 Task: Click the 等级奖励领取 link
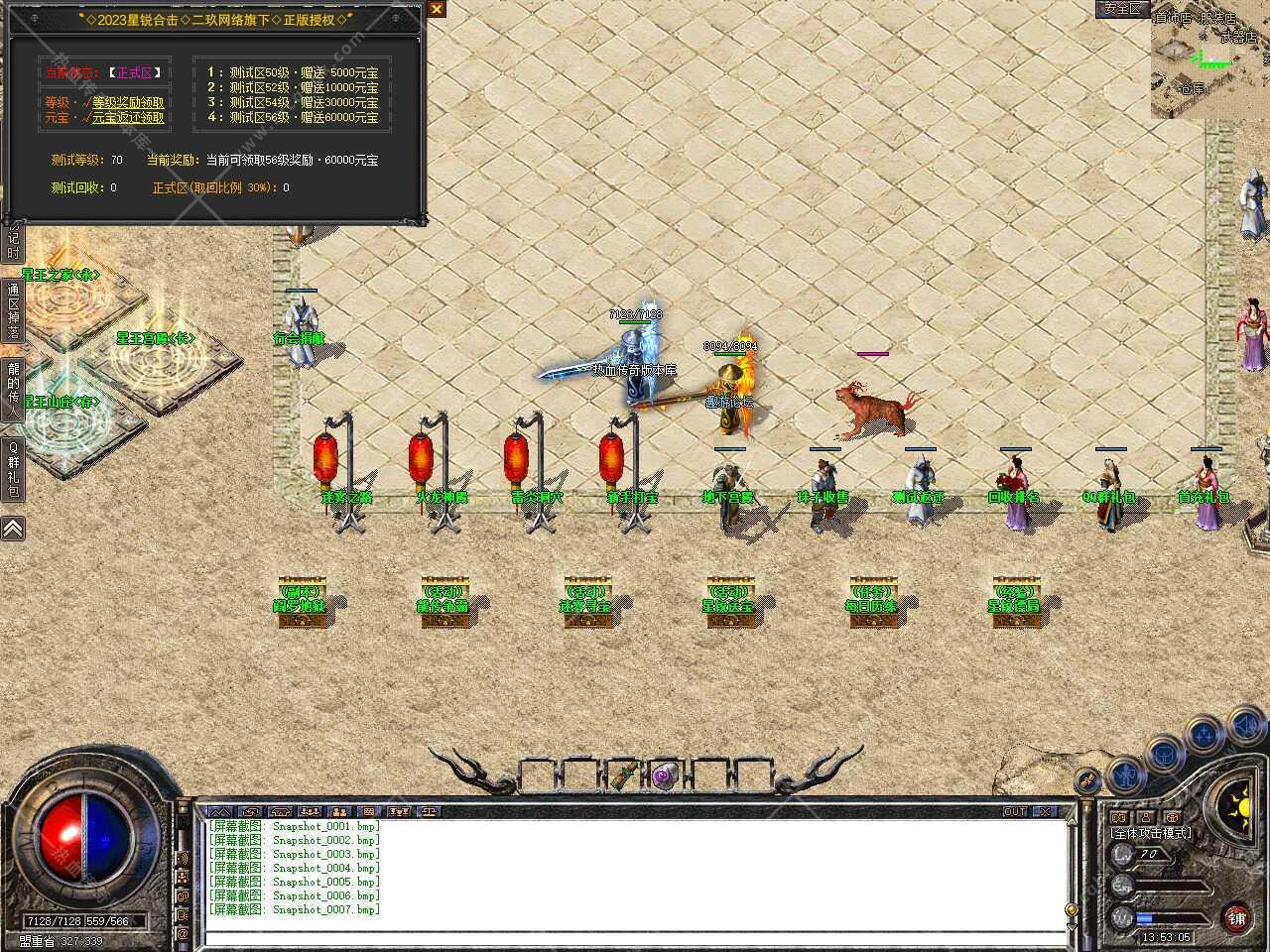(127, 100)
